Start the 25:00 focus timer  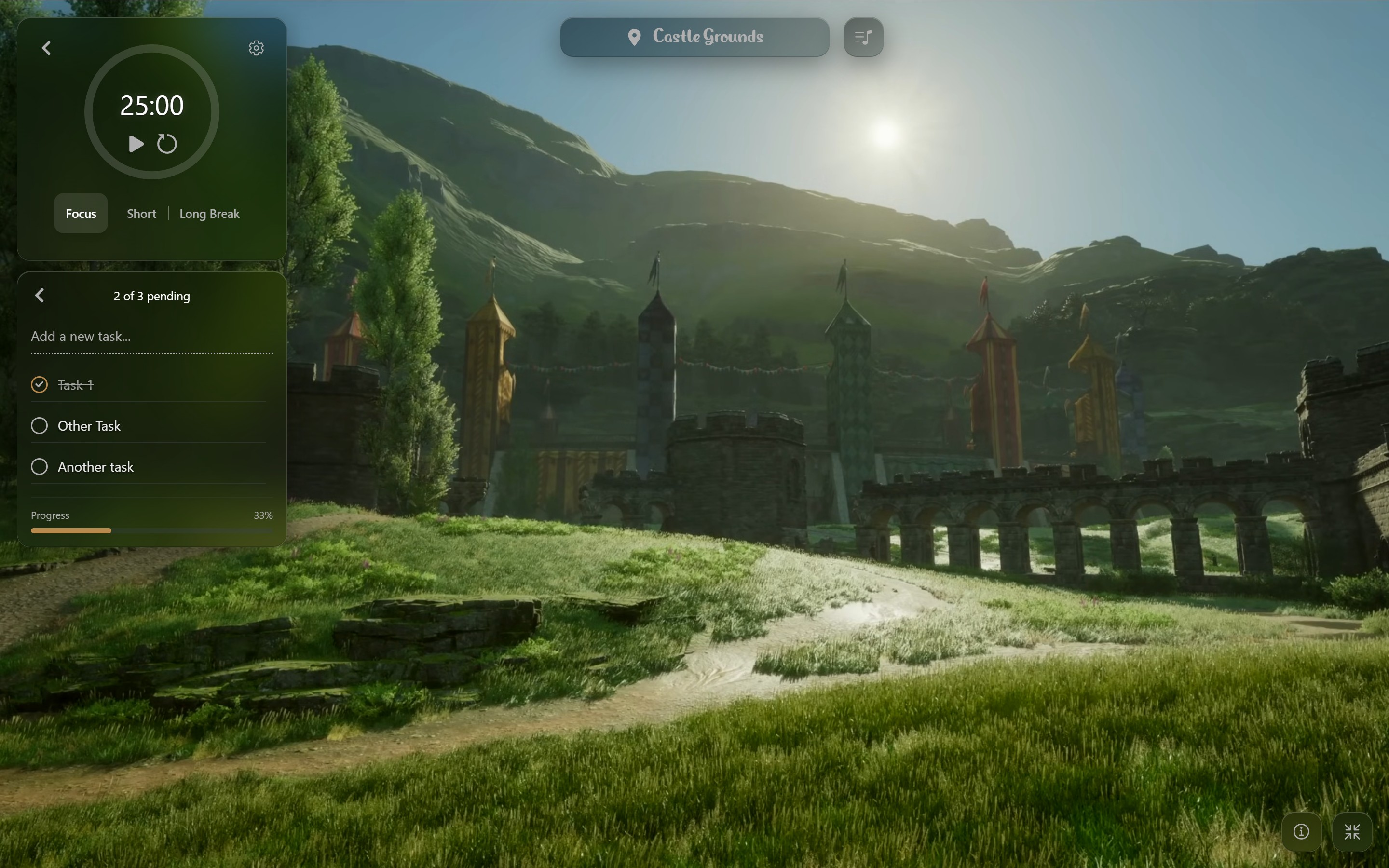(x=136, y=144)
